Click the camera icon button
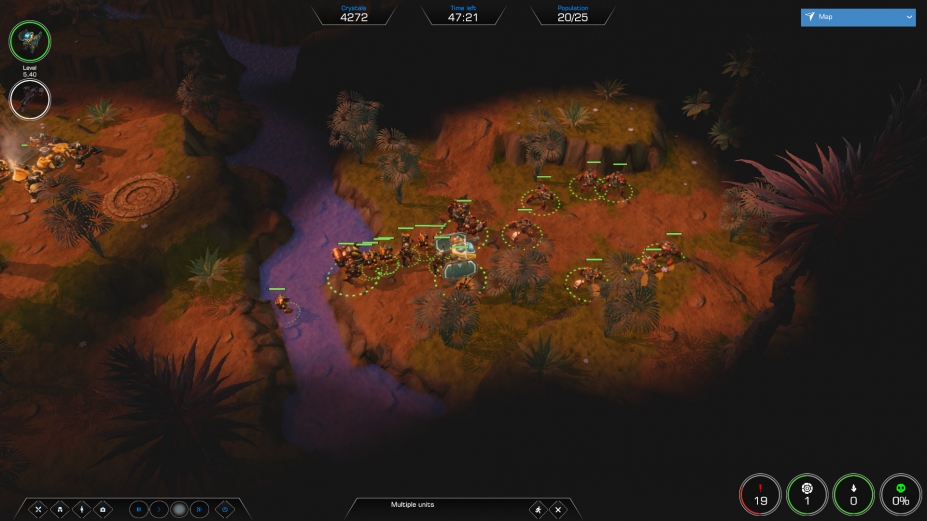This screenshot has height=521, width=927. tap(103, 509)
